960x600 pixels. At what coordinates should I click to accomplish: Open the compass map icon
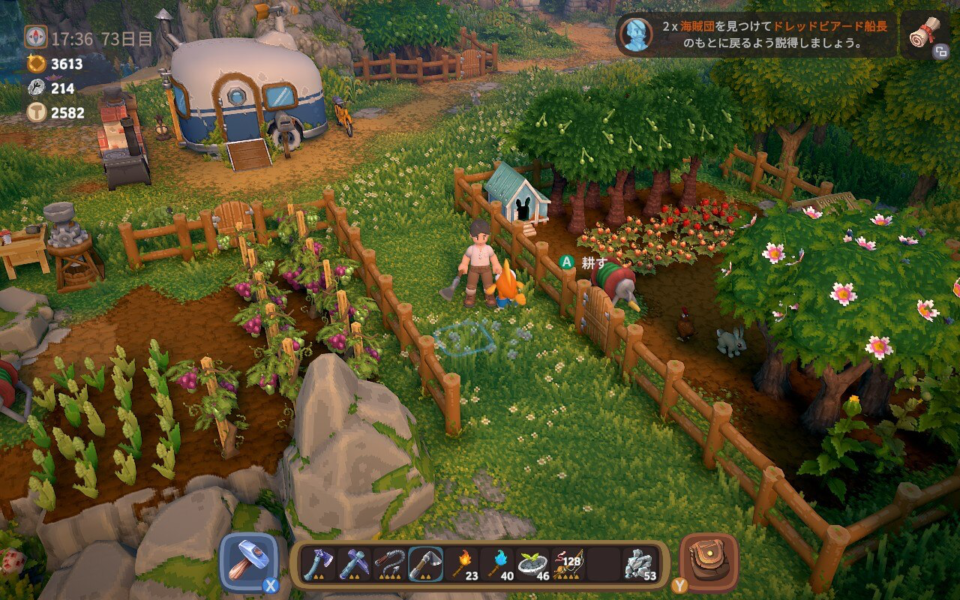35,37
